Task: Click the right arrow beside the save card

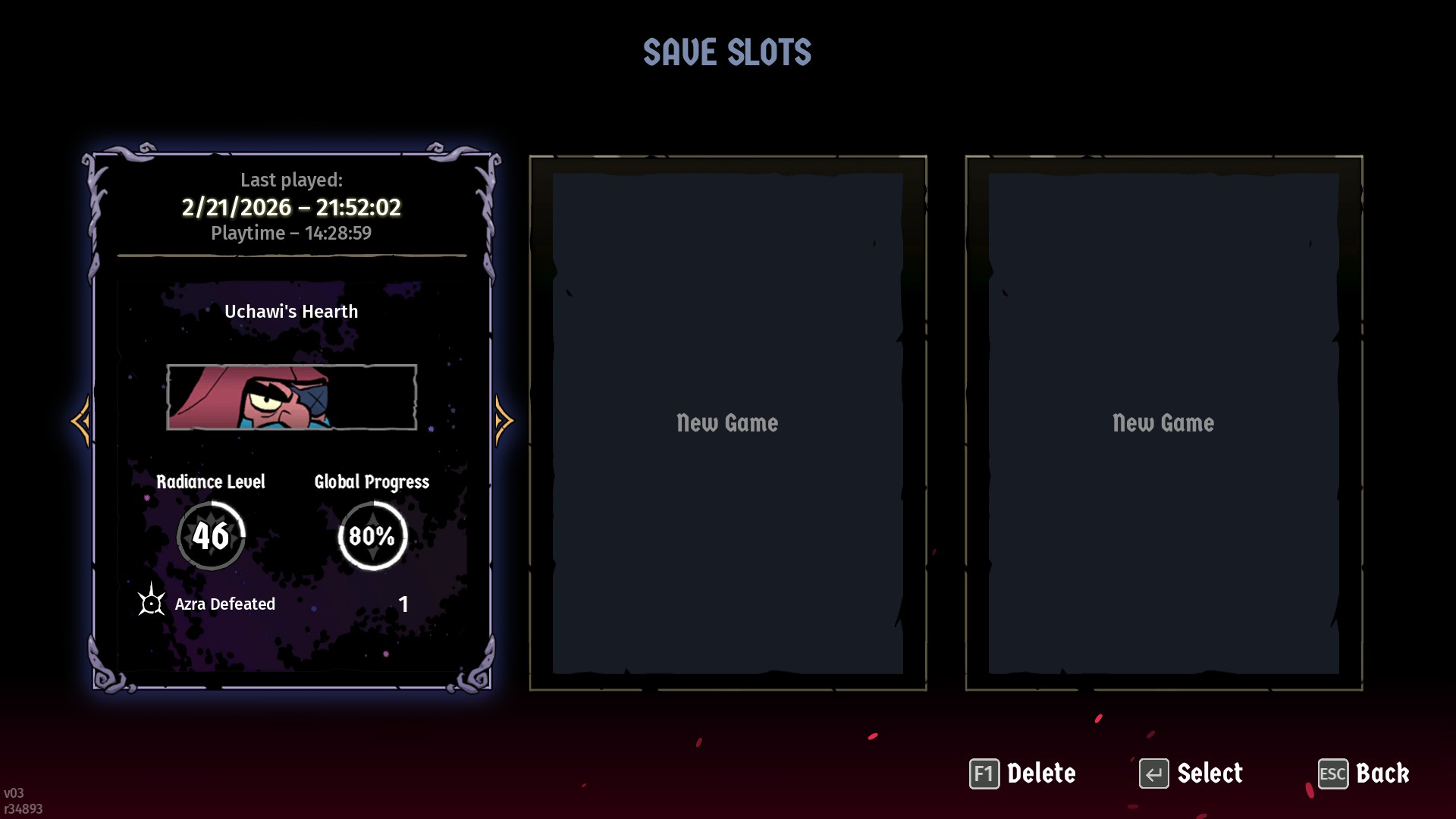Action: coord(504,421)
